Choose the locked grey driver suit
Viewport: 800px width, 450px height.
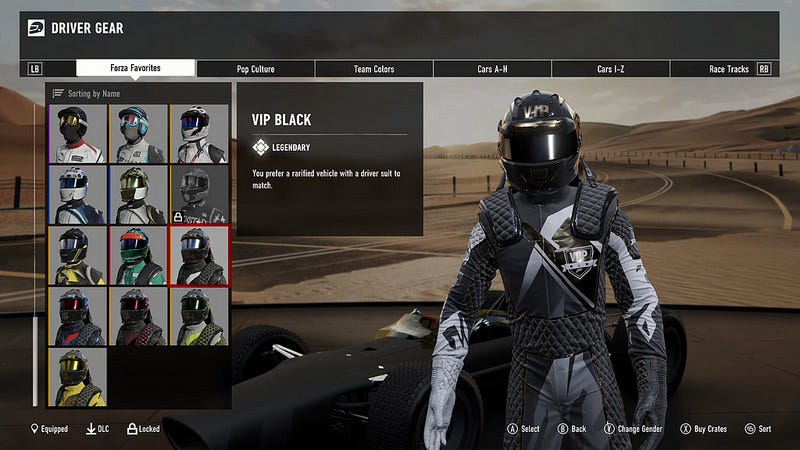point(199,194)
